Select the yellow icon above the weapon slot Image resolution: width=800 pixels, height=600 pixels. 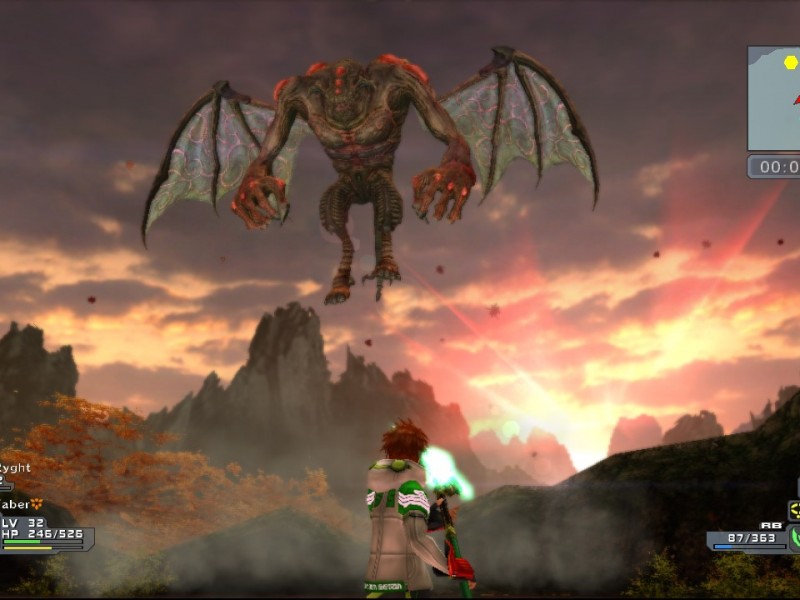tap(794, 511)
